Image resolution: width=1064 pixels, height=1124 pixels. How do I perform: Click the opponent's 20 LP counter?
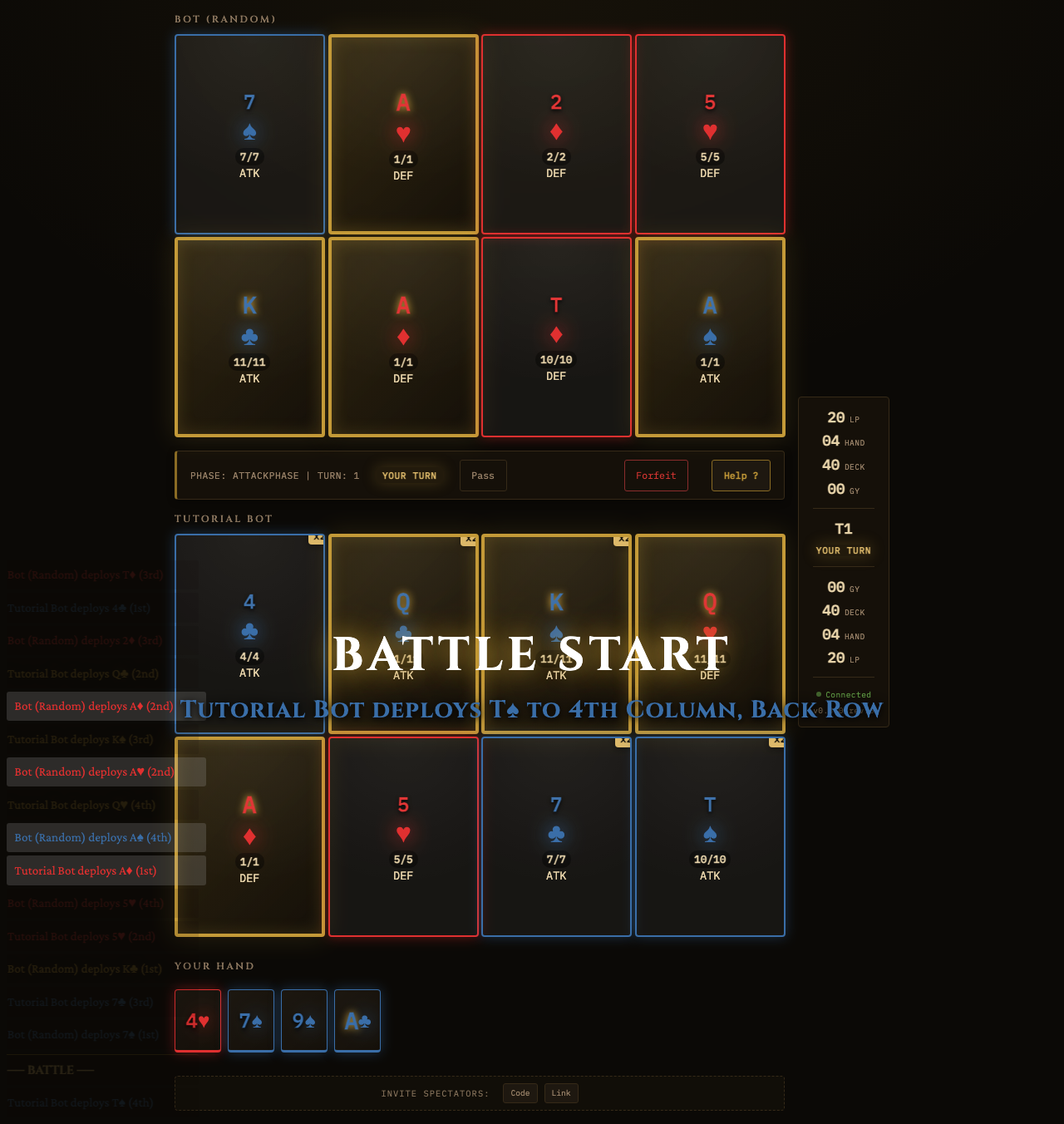coord(842,418)
